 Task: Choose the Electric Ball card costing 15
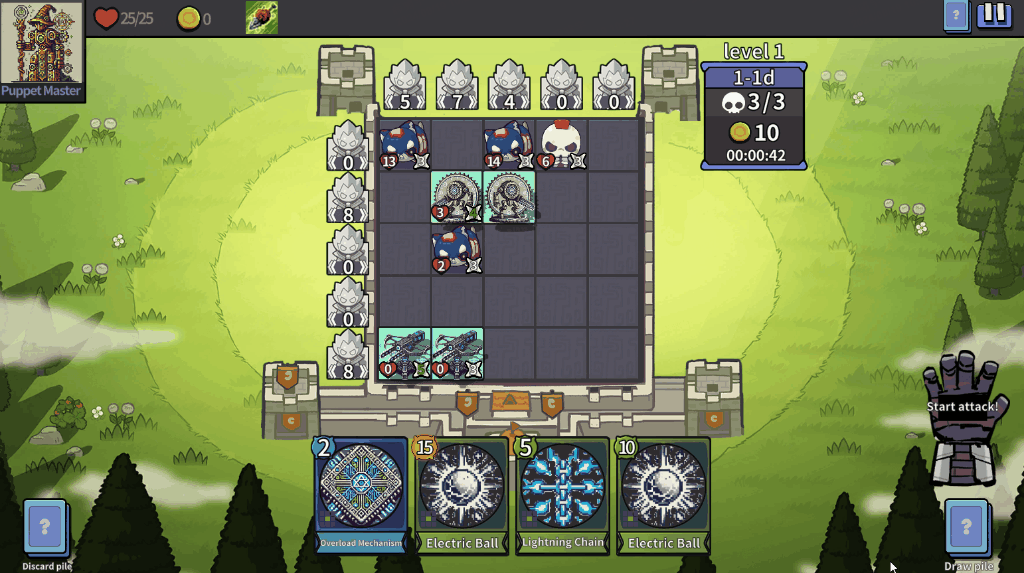[462, 495]
